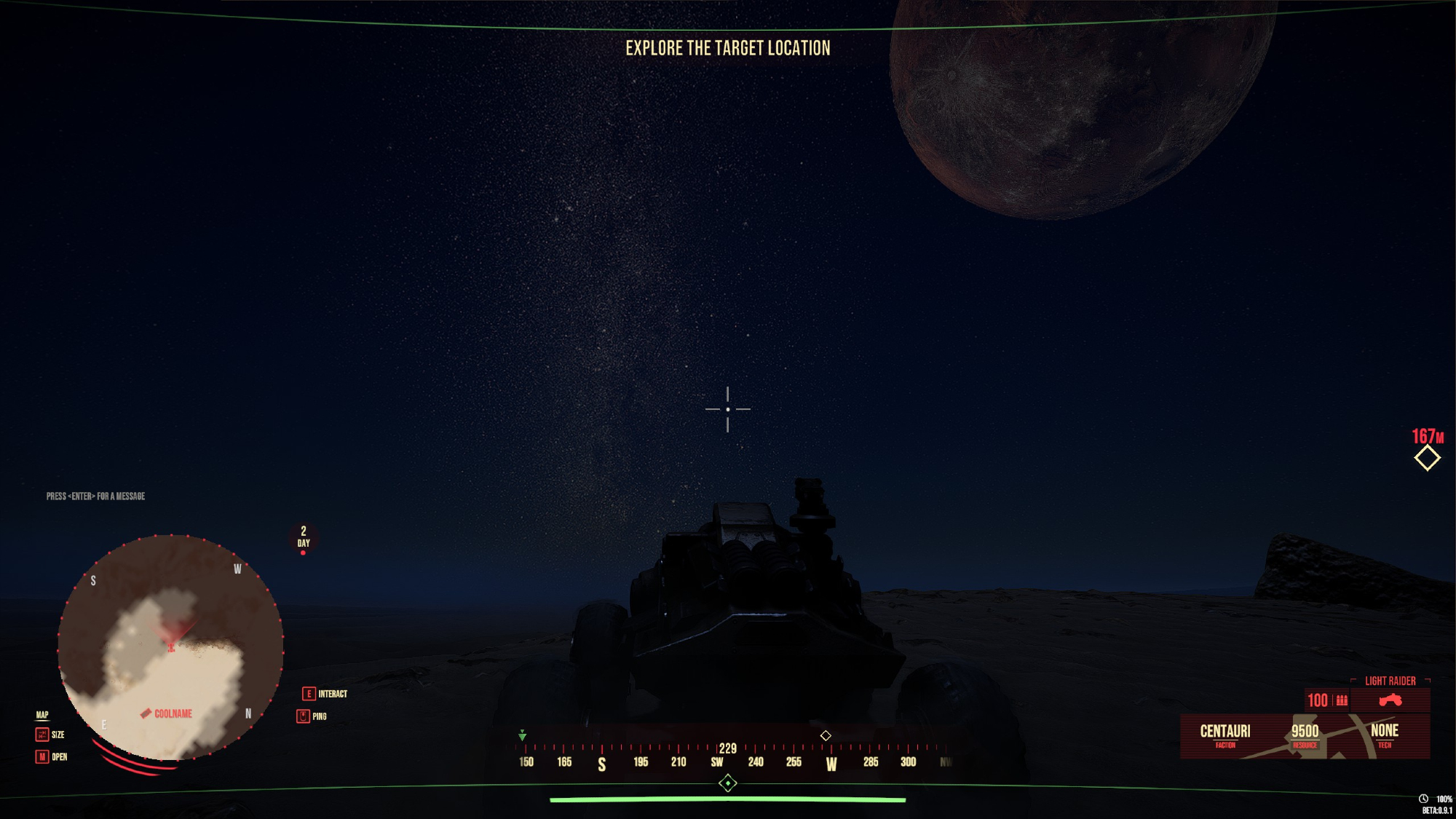Screen dimensions: 1456x819
Task: Click the white diamond marker on the compass
Action: tap(826, 736)
